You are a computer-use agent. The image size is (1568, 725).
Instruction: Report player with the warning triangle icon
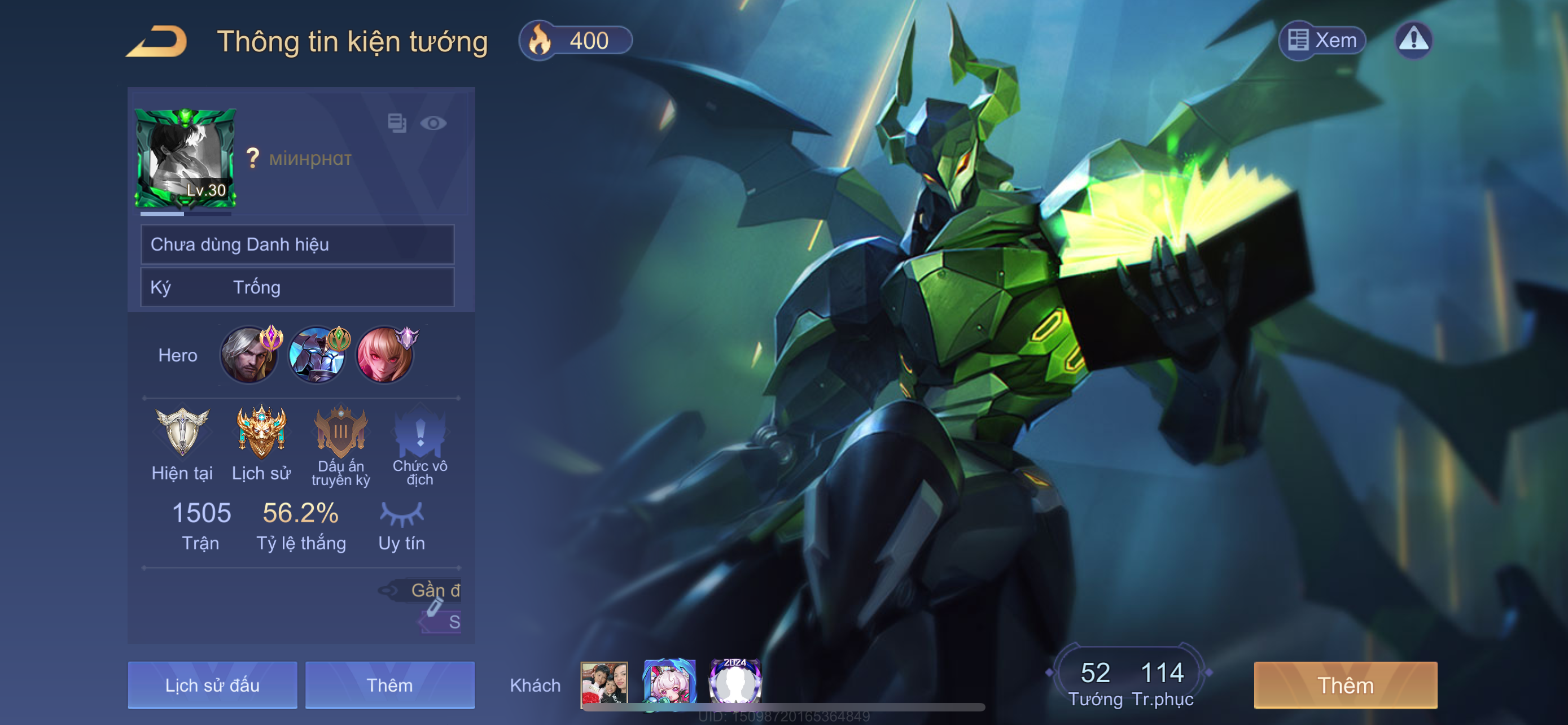[1413, 40]
